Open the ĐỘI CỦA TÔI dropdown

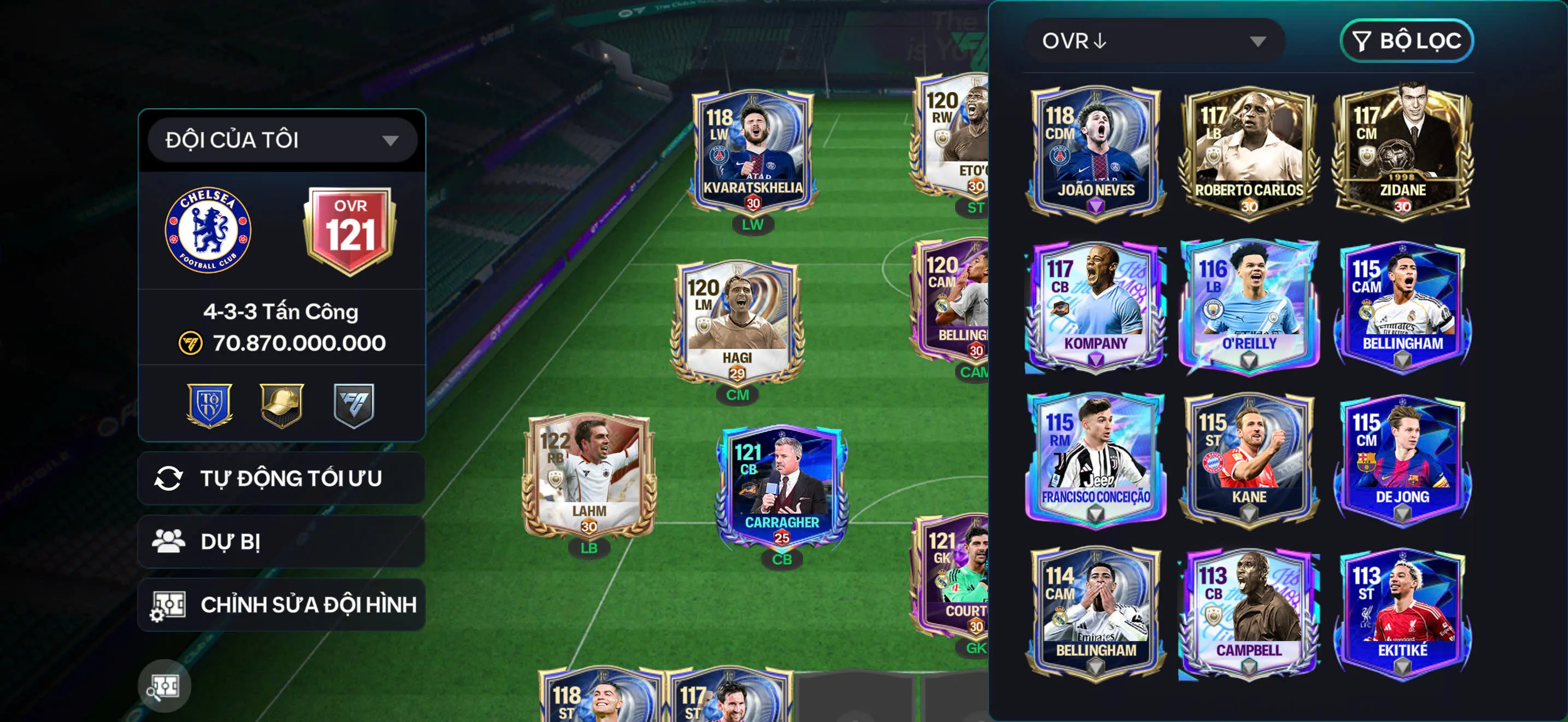point(282,140)
